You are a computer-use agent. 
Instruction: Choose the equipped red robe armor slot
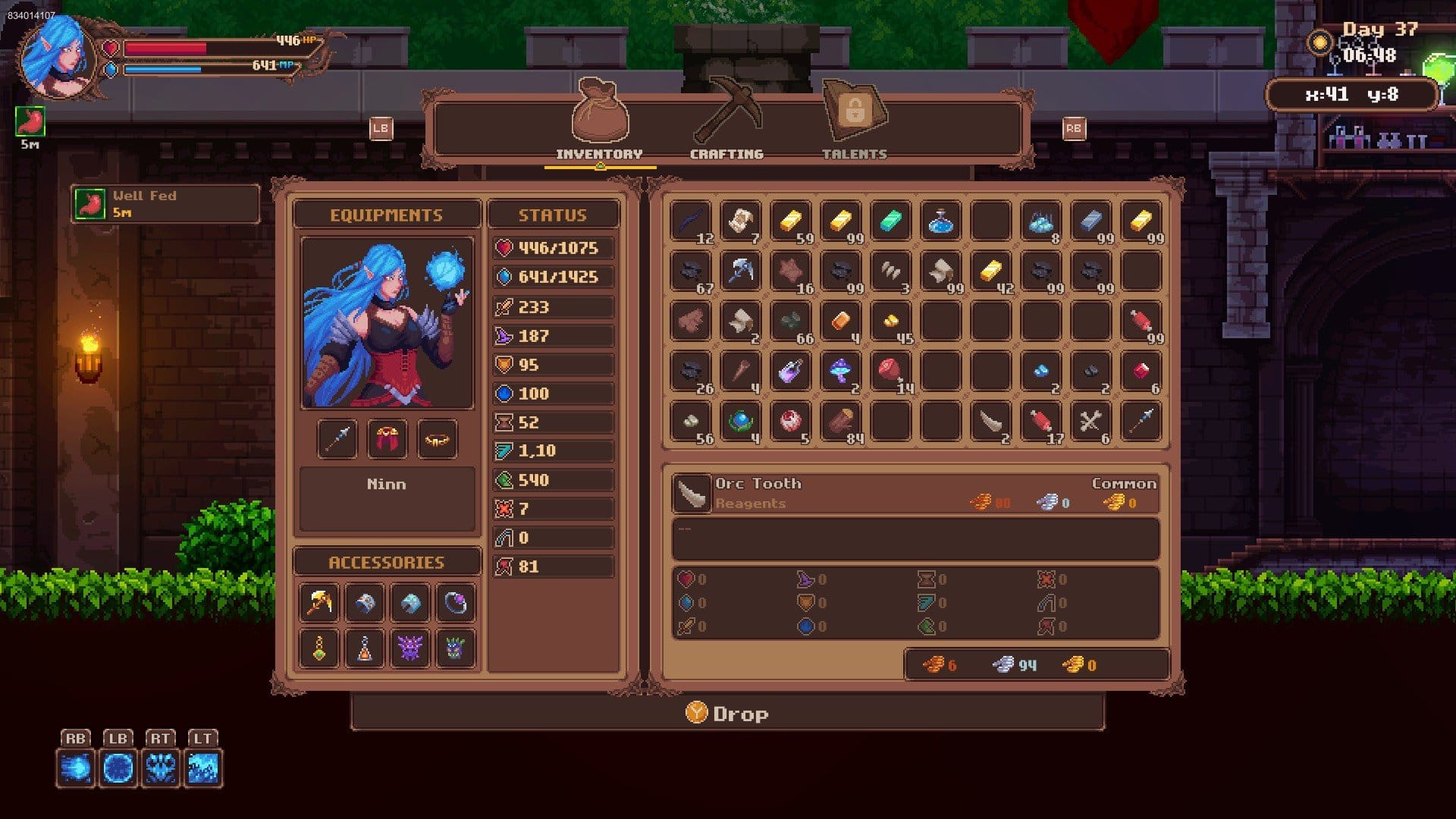(387, 438)
